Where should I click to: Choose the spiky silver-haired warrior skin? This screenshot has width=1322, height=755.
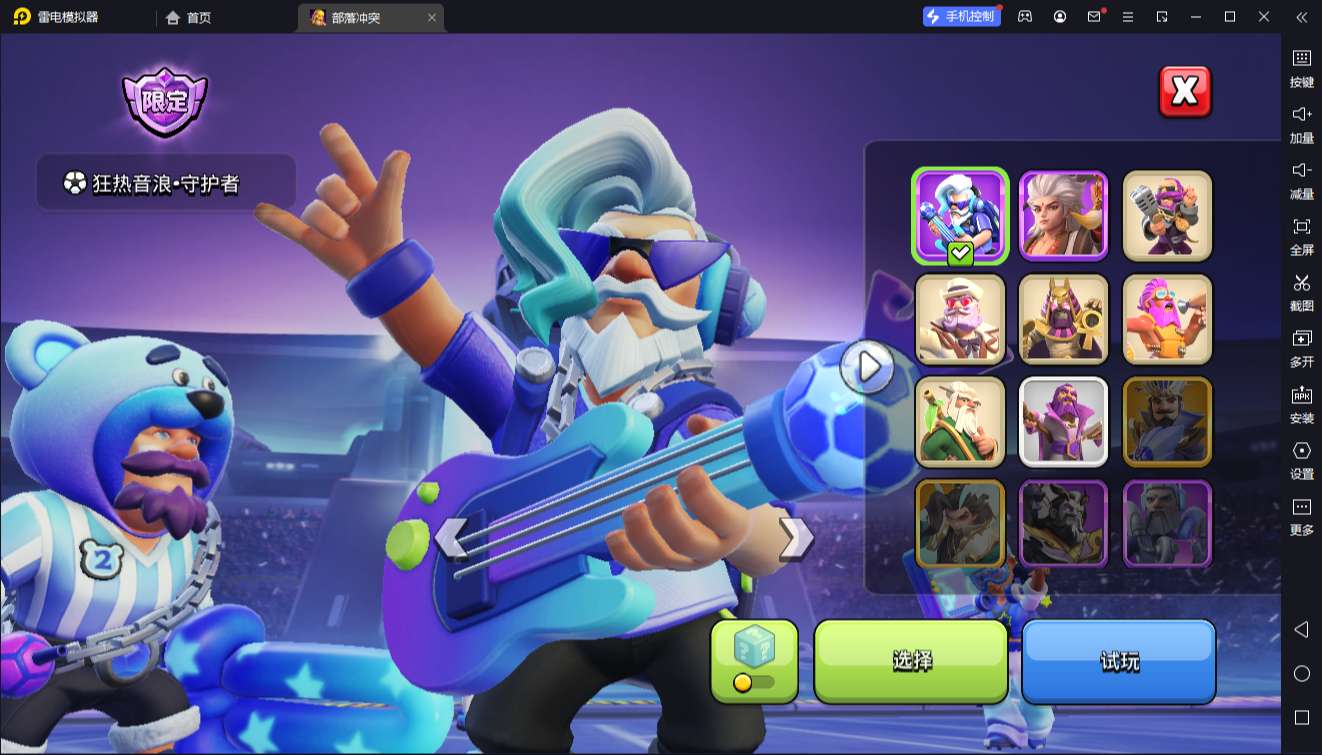tap(1063, 215)
